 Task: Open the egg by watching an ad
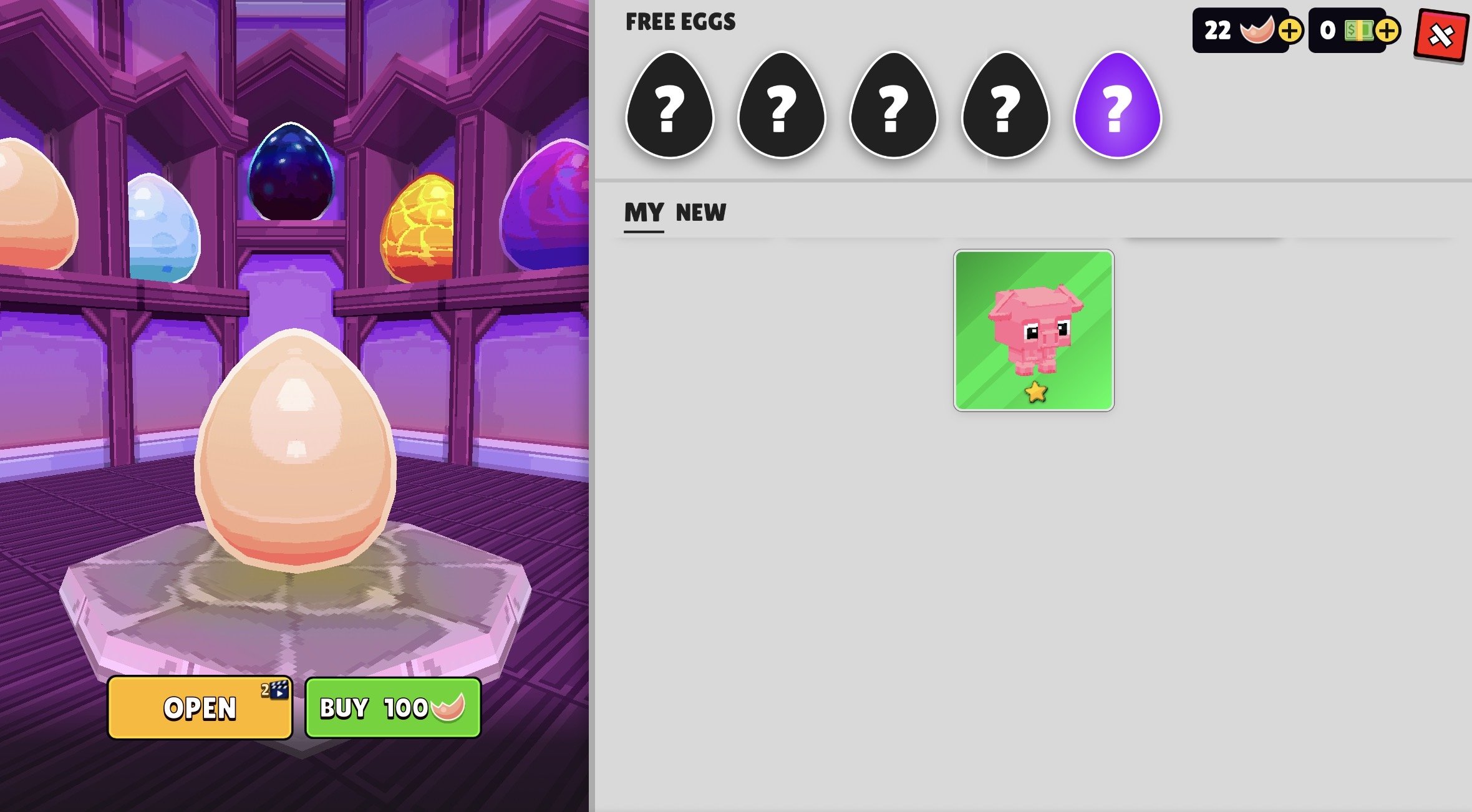[x=200, y=708]
